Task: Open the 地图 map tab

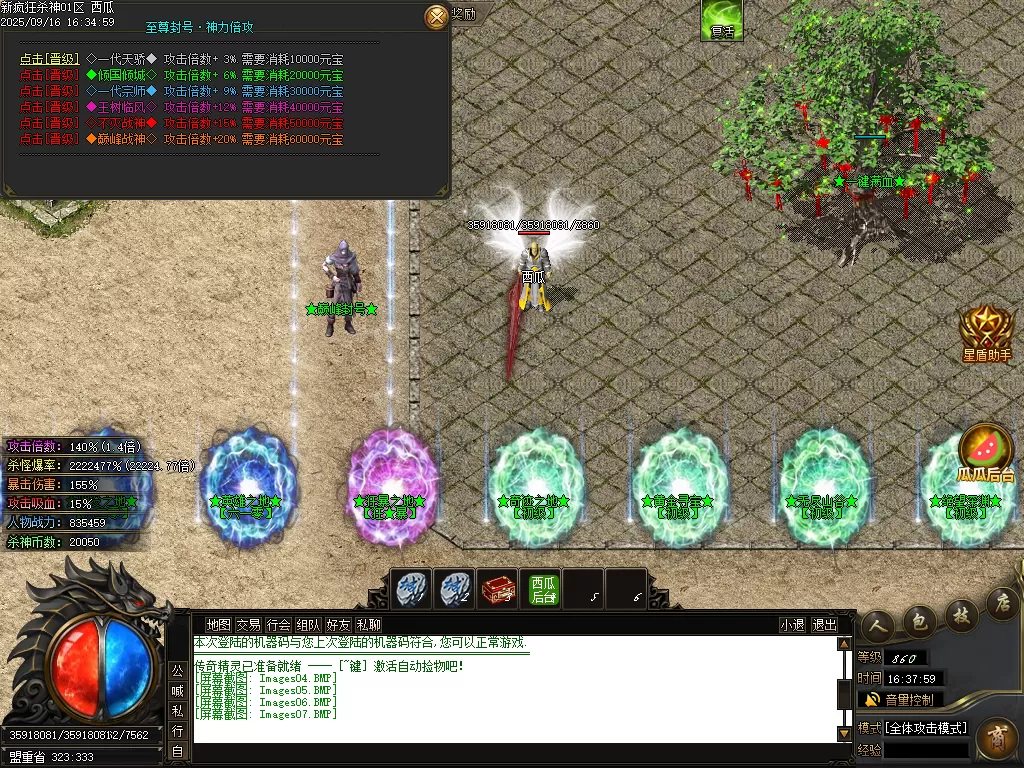Action: click(x=218, y=625)
